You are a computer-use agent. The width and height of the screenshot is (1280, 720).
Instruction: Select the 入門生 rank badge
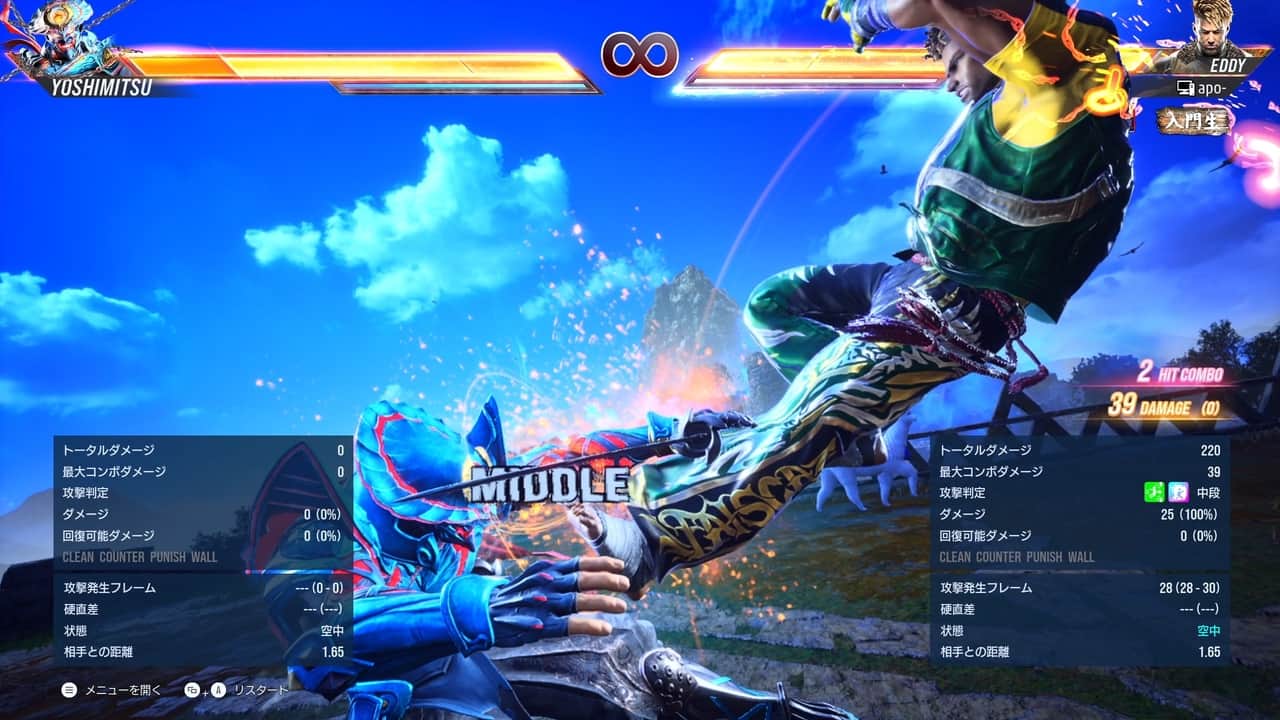(1194, 121)
